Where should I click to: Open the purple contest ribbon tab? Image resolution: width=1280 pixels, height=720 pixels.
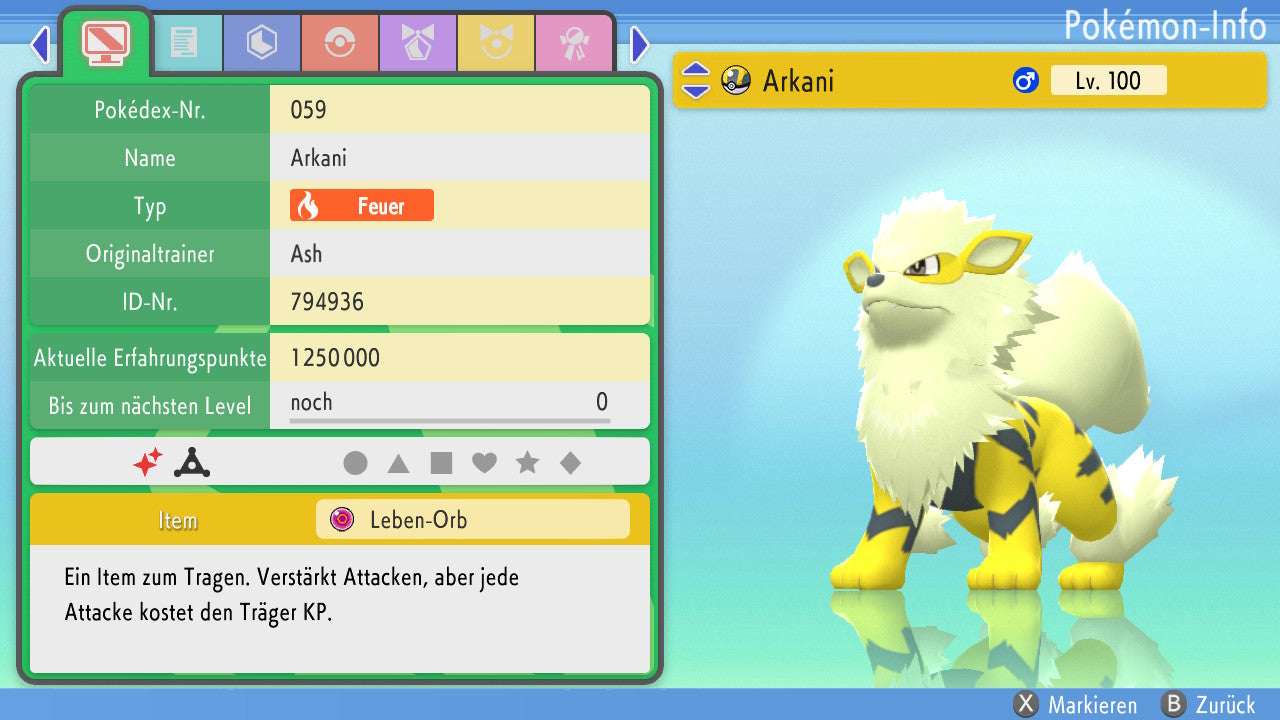point(417,43)
